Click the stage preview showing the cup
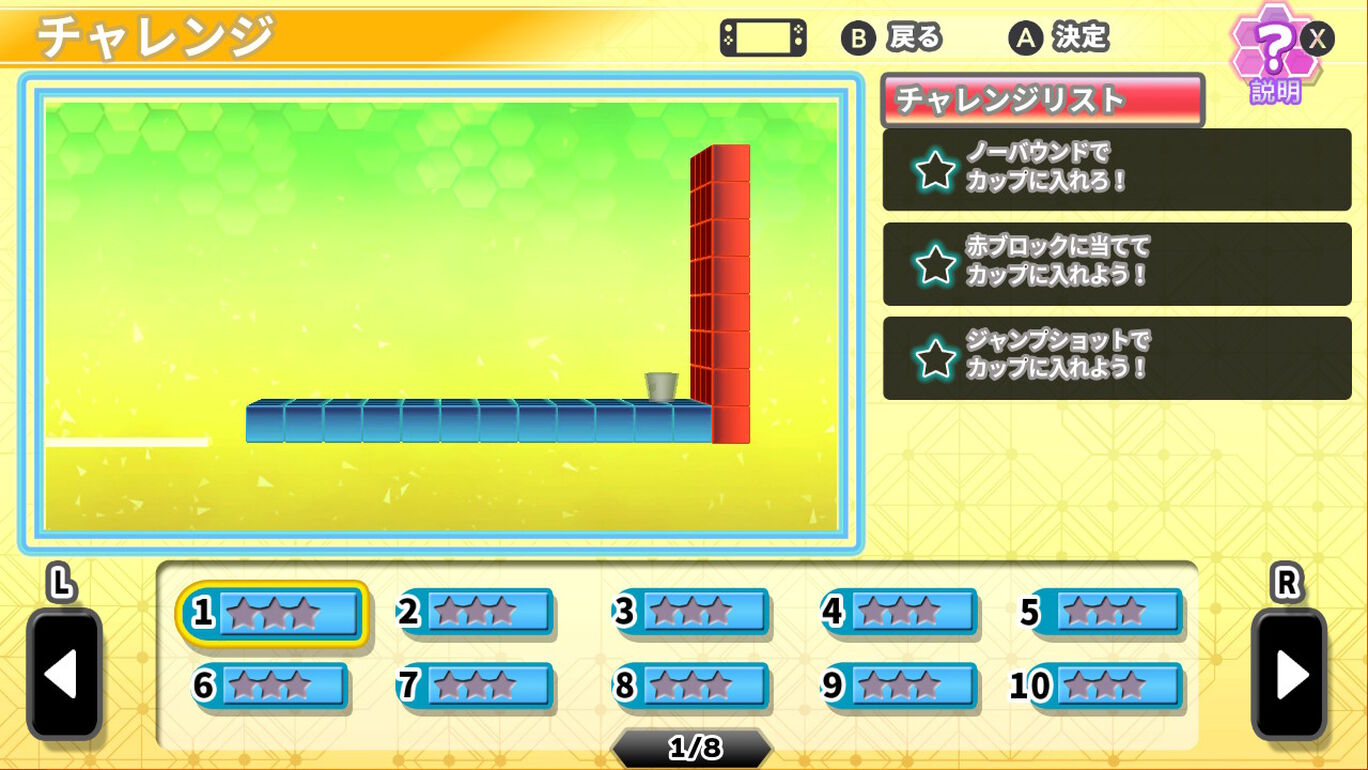Viewport: 1368px width, 770px height. click(662, 385)
